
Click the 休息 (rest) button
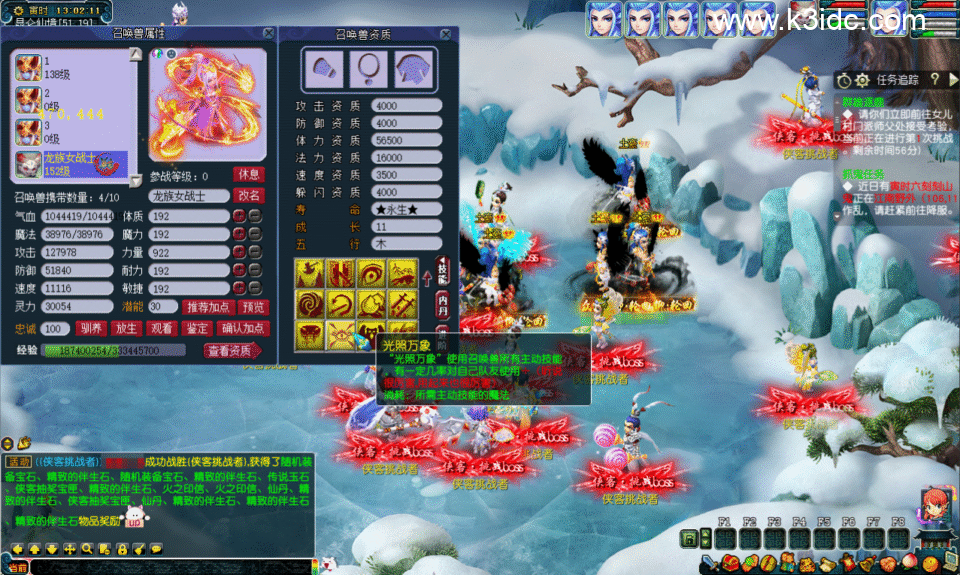click(x=249, y=174)
